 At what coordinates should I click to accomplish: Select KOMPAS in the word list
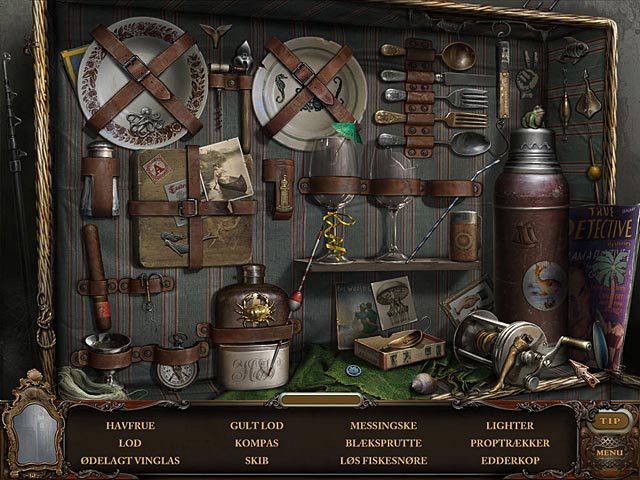(255, 442)
